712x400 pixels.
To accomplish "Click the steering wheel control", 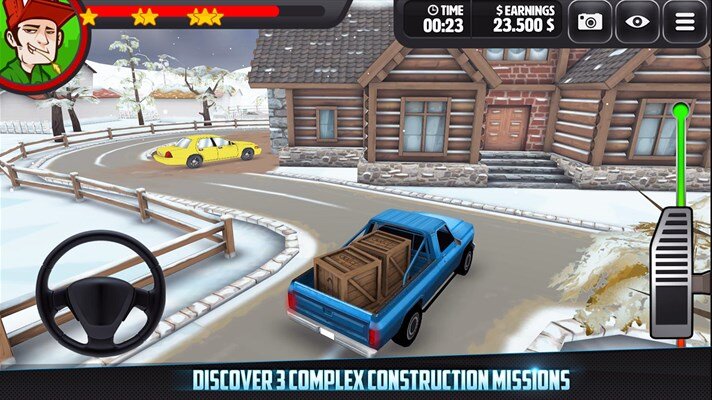I will pos(100,291).
